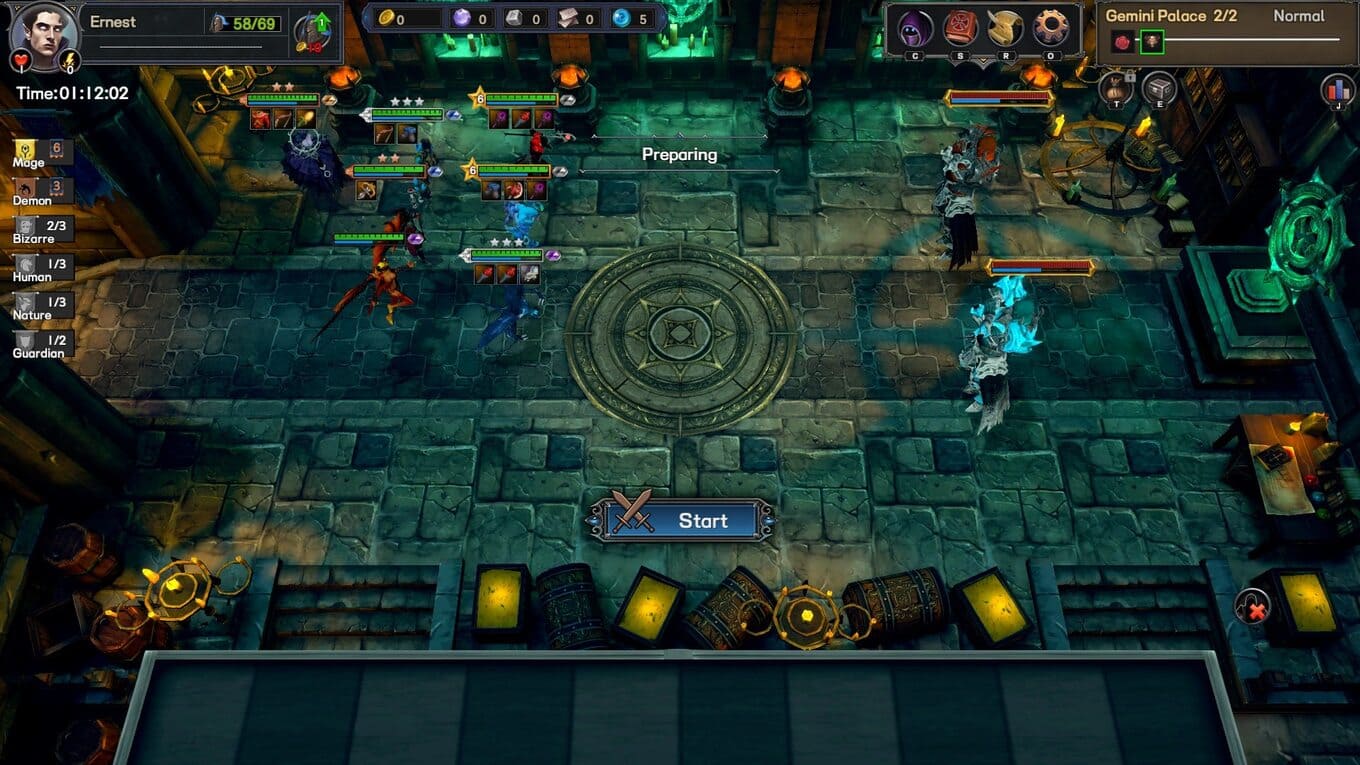Select the Bizarre synergy entry

(x=42, y=229)
